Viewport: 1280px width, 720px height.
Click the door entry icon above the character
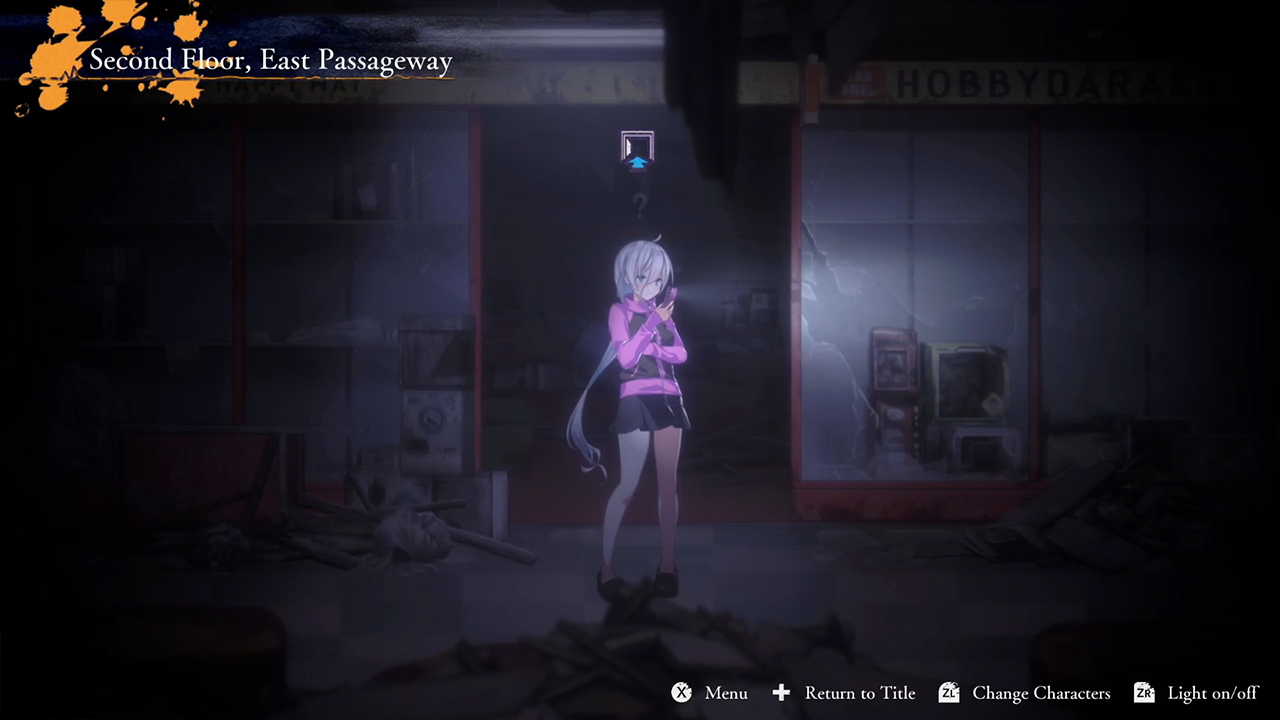637,144
